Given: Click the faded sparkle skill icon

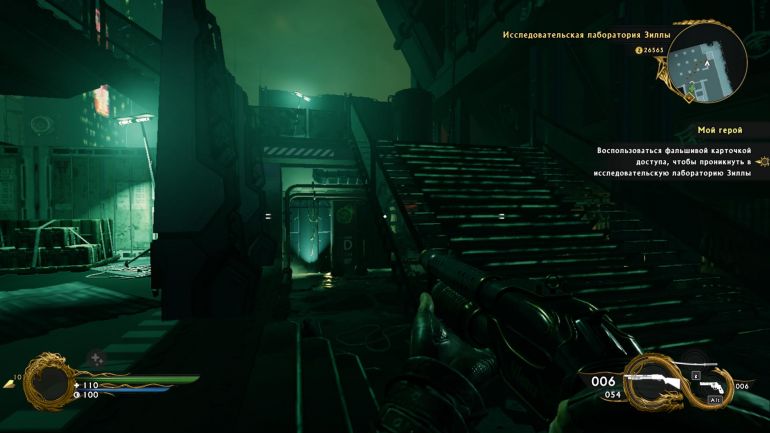Looking at the screenshot, I should 96,357.
